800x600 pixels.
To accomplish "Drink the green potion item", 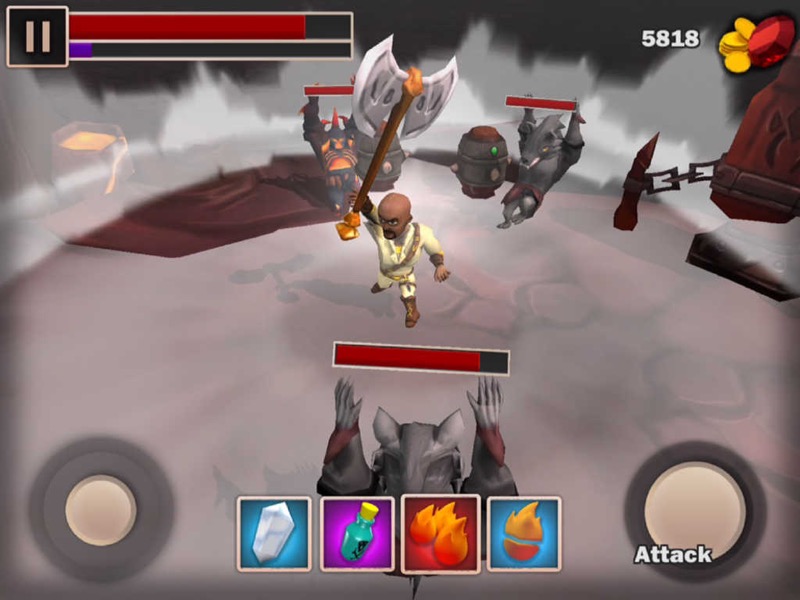I will click(x=357, y=533).
